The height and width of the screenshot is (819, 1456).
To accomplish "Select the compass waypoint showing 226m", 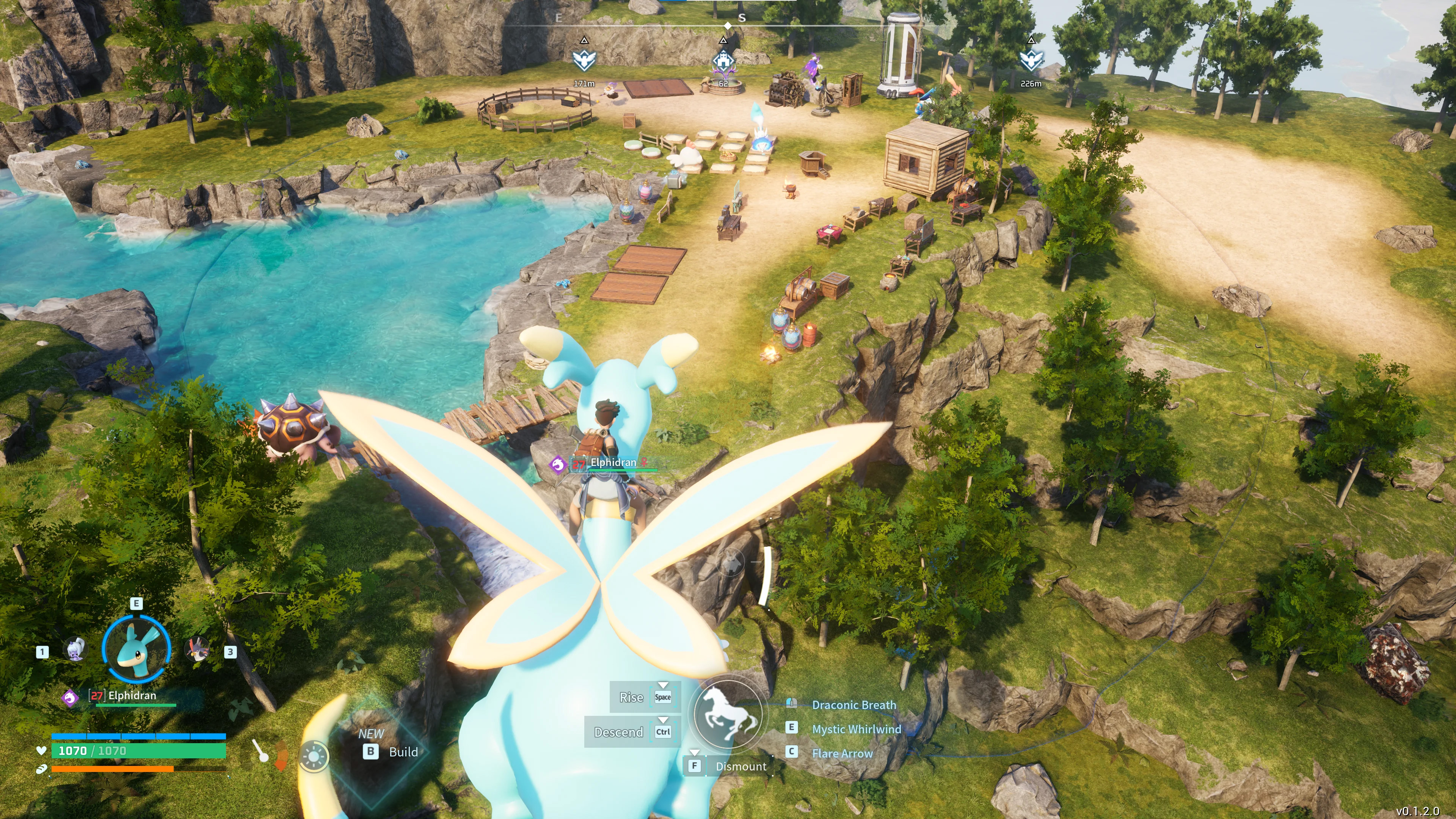I will 1031,60.
